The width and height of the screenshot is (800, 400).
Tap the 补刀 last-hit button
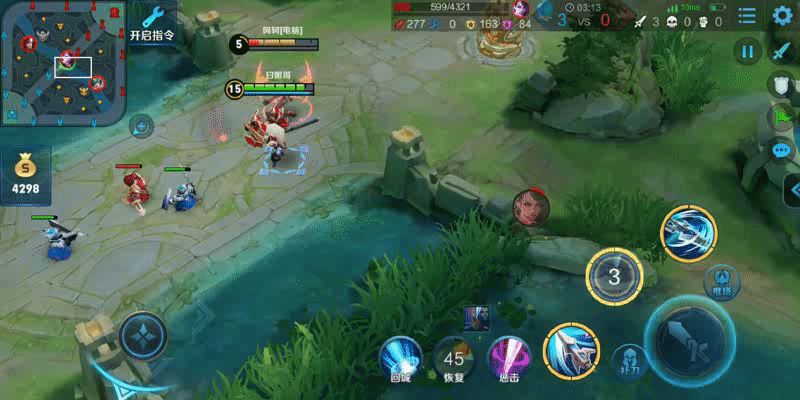(628, 359)
